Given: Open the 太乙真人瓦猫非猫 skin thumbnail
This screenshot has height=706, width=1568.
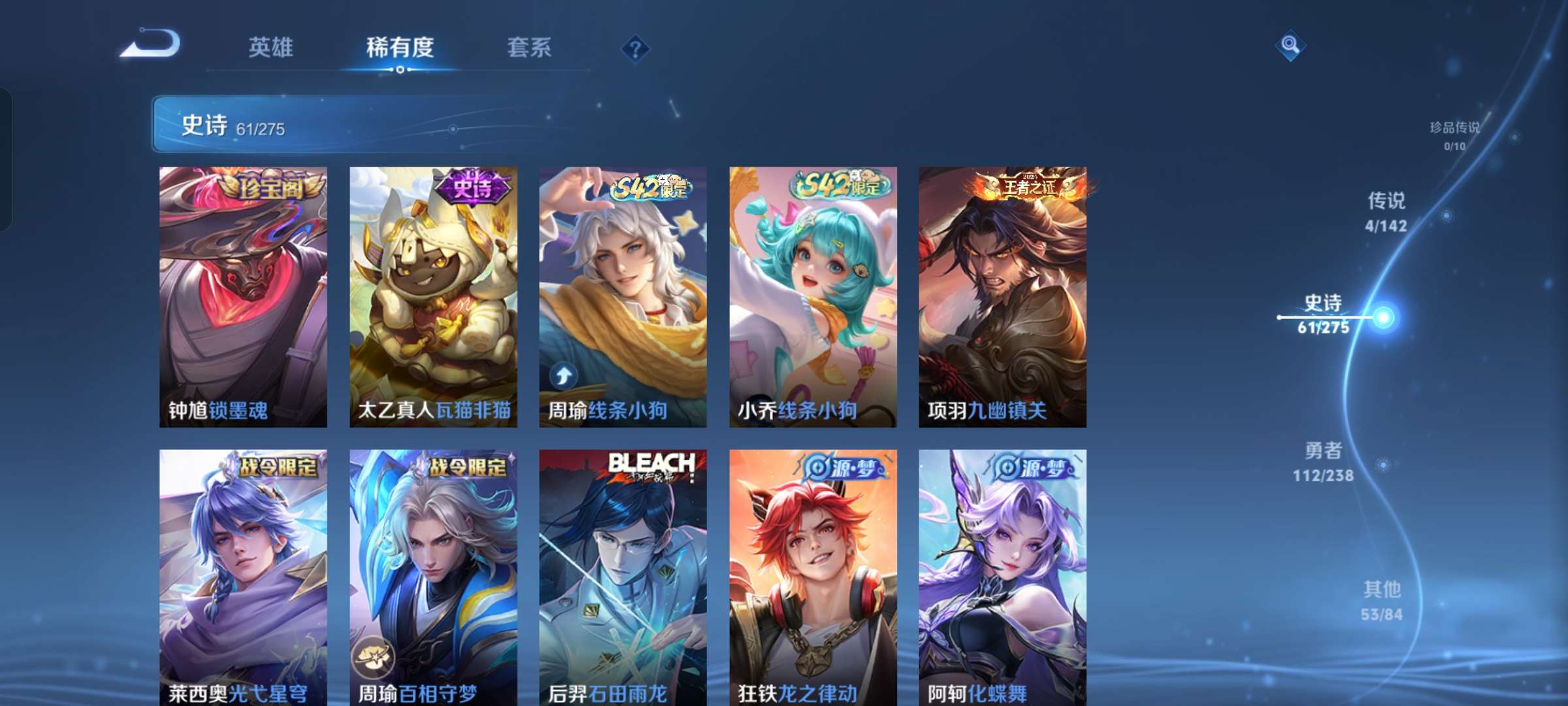Looking at the screenshot, I should coord(431,294).
